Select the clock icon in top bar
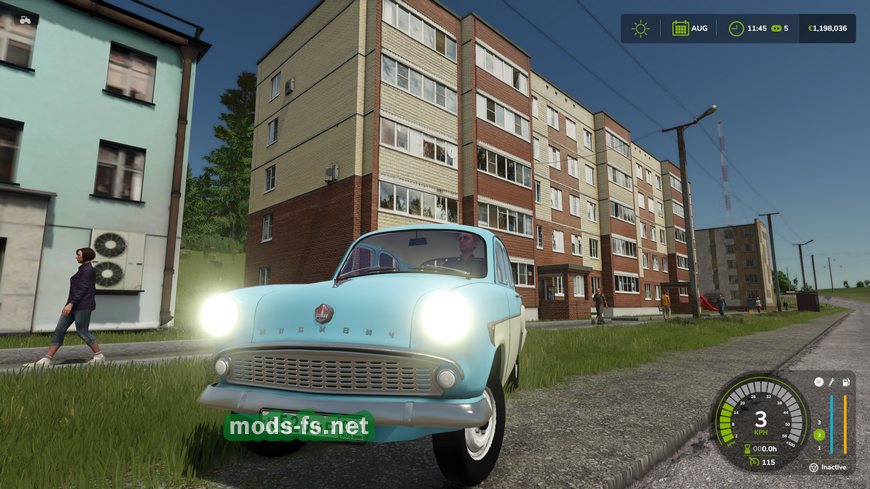 click(x=736, y=28)
